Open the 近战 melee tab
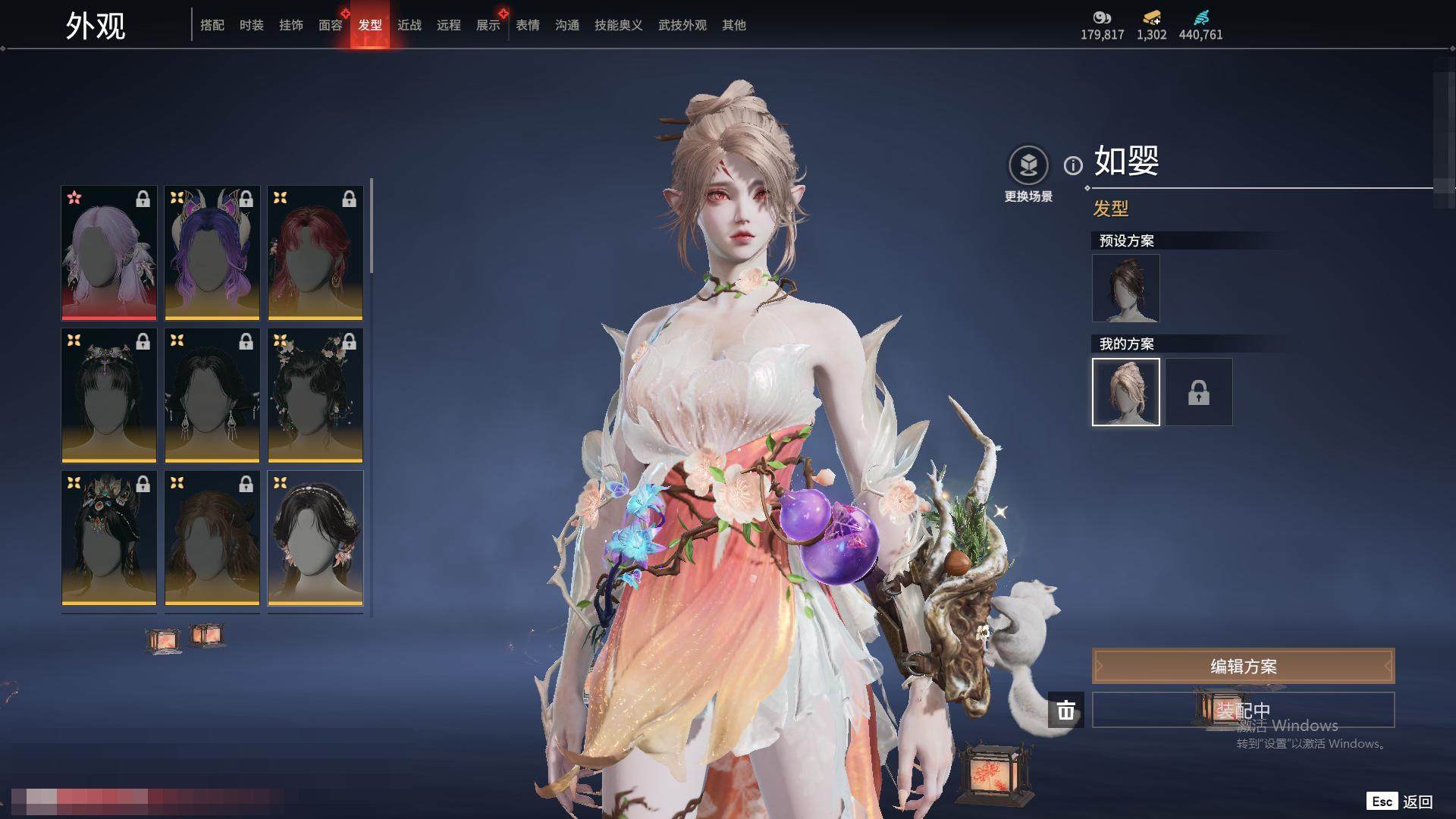Viewport: 1456px width, 819px height. pos(409,25)
